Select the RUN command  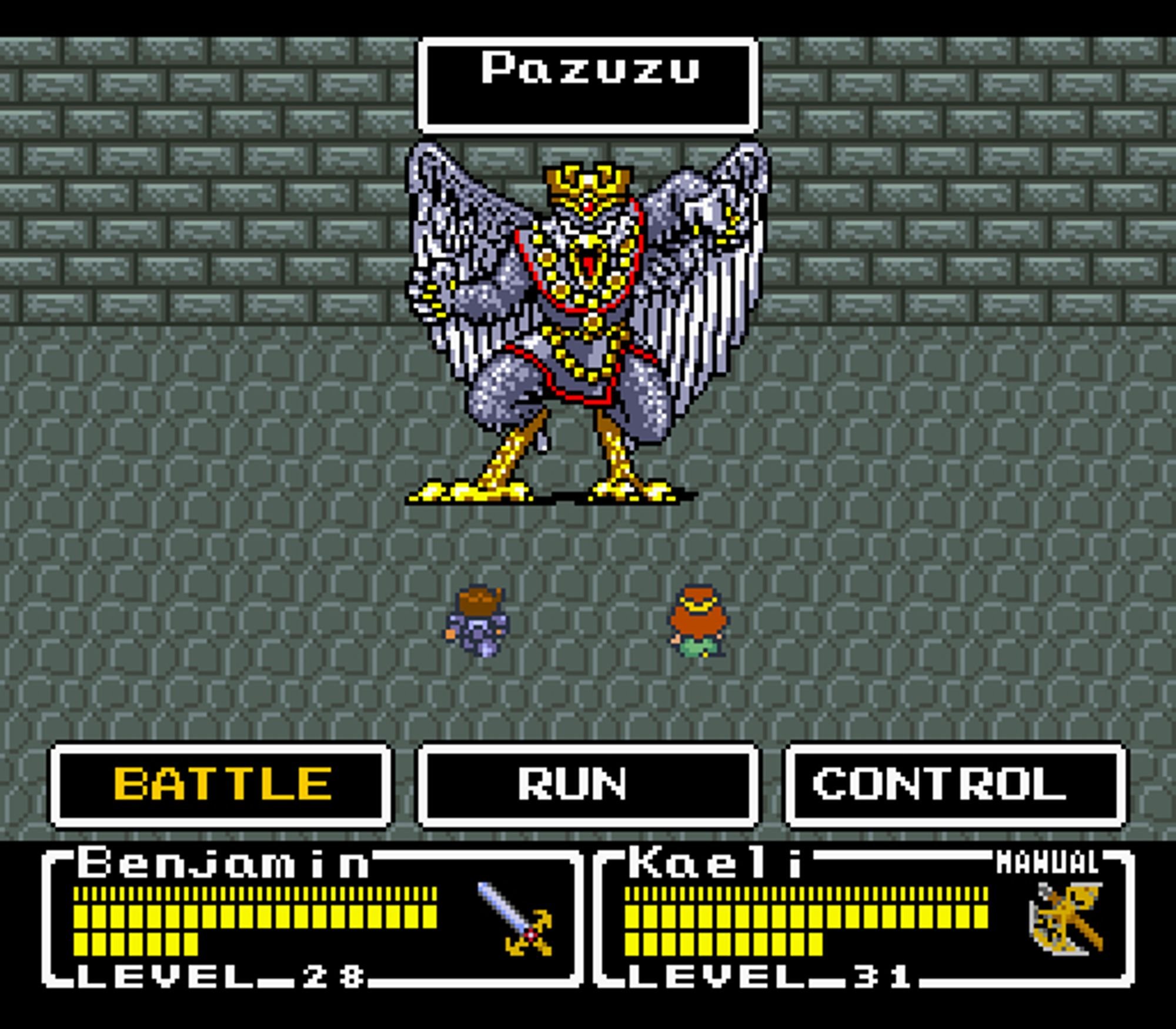click(587, 784)
